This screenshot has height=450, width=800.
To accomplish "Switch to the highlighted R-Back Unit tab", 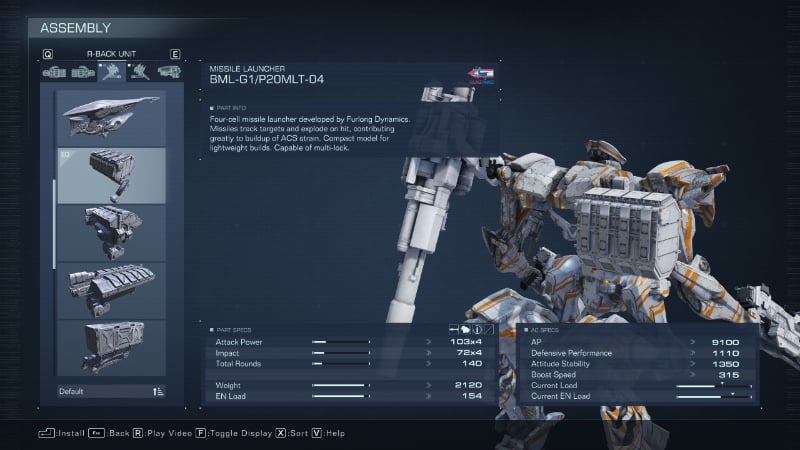I will pyautogui.click(x=111, y=72).
